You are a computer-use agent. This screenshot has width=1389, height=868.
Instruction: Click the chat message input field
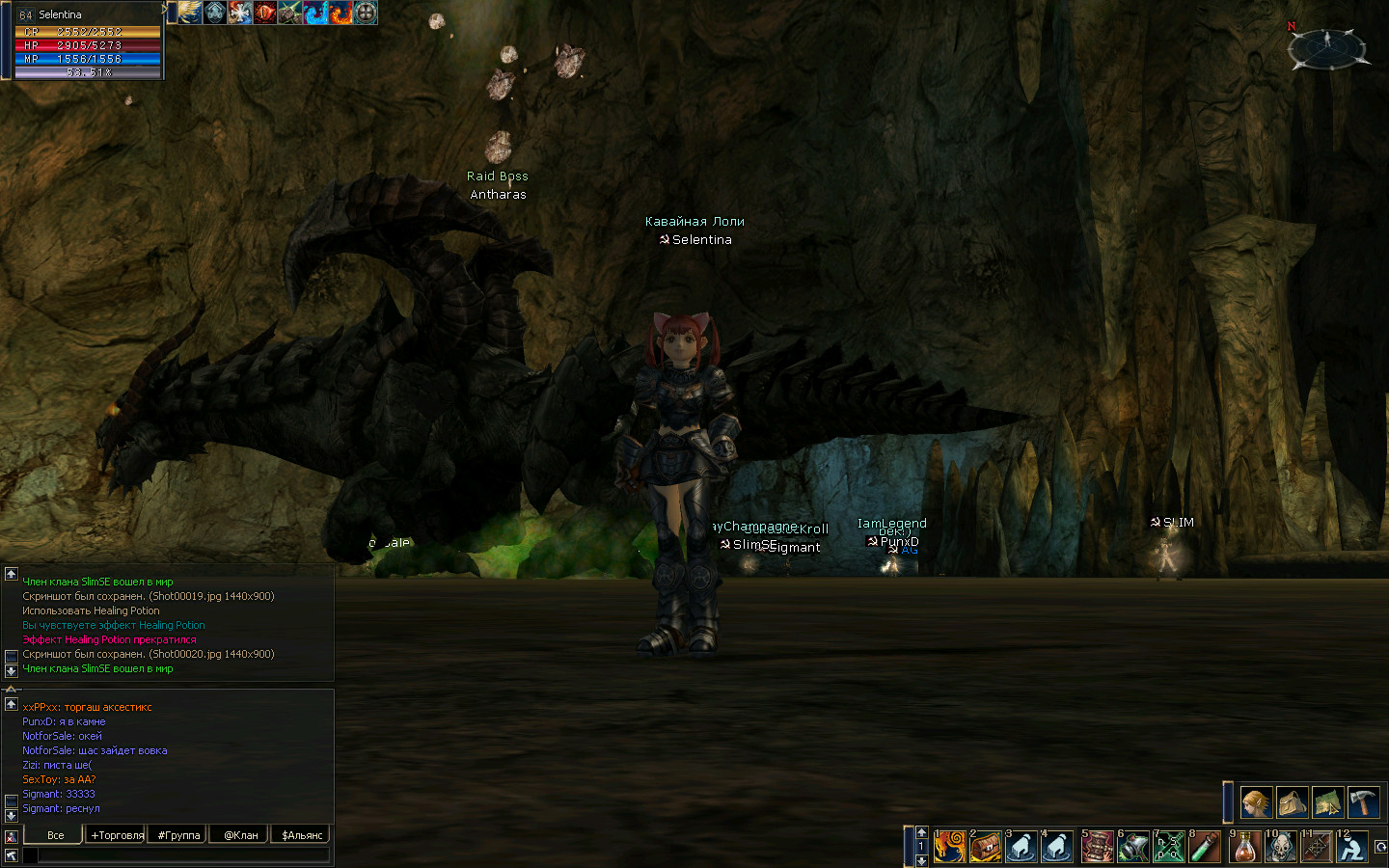(183, 854)
